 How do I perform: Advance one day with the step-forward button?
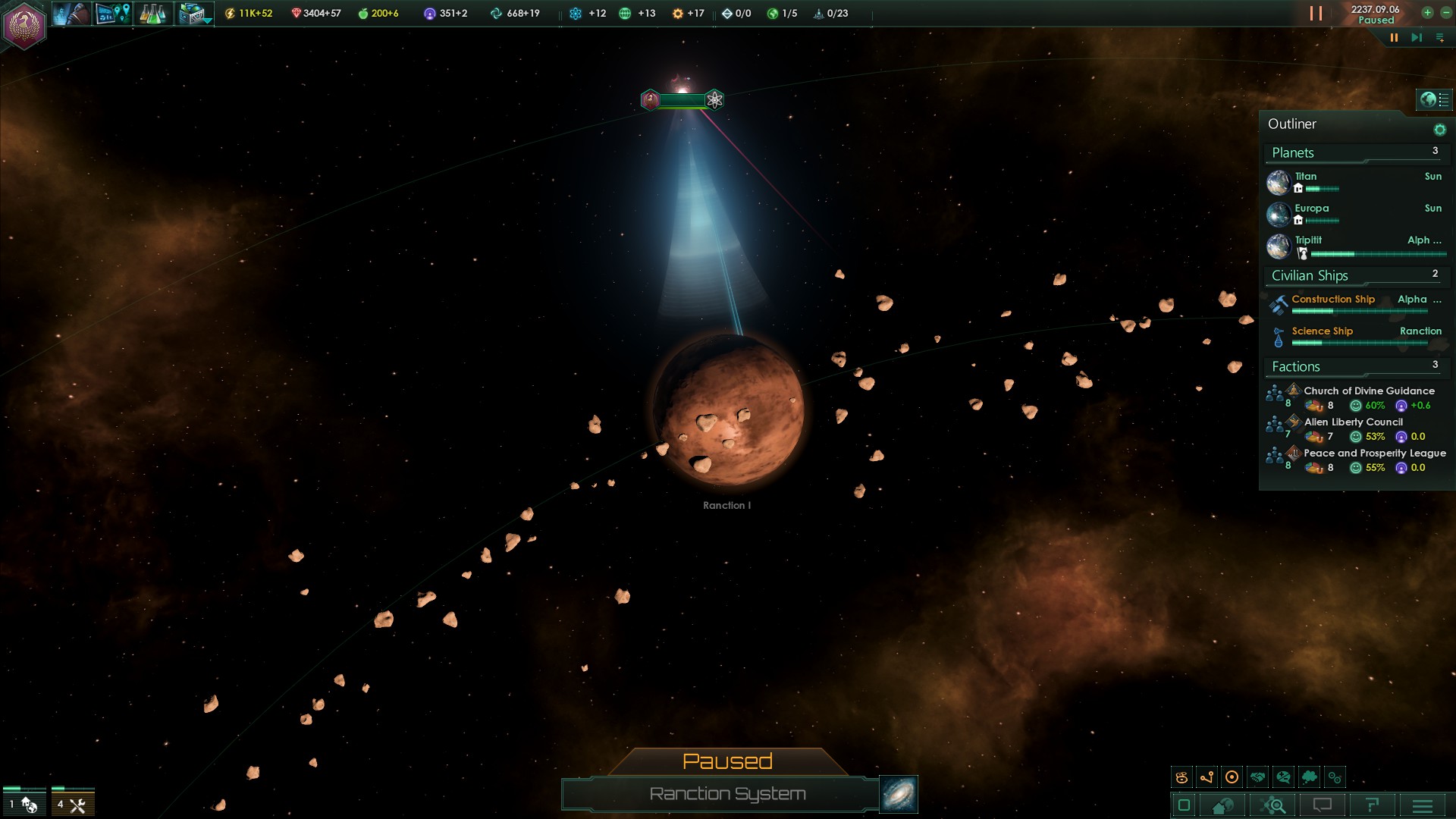1416,37
